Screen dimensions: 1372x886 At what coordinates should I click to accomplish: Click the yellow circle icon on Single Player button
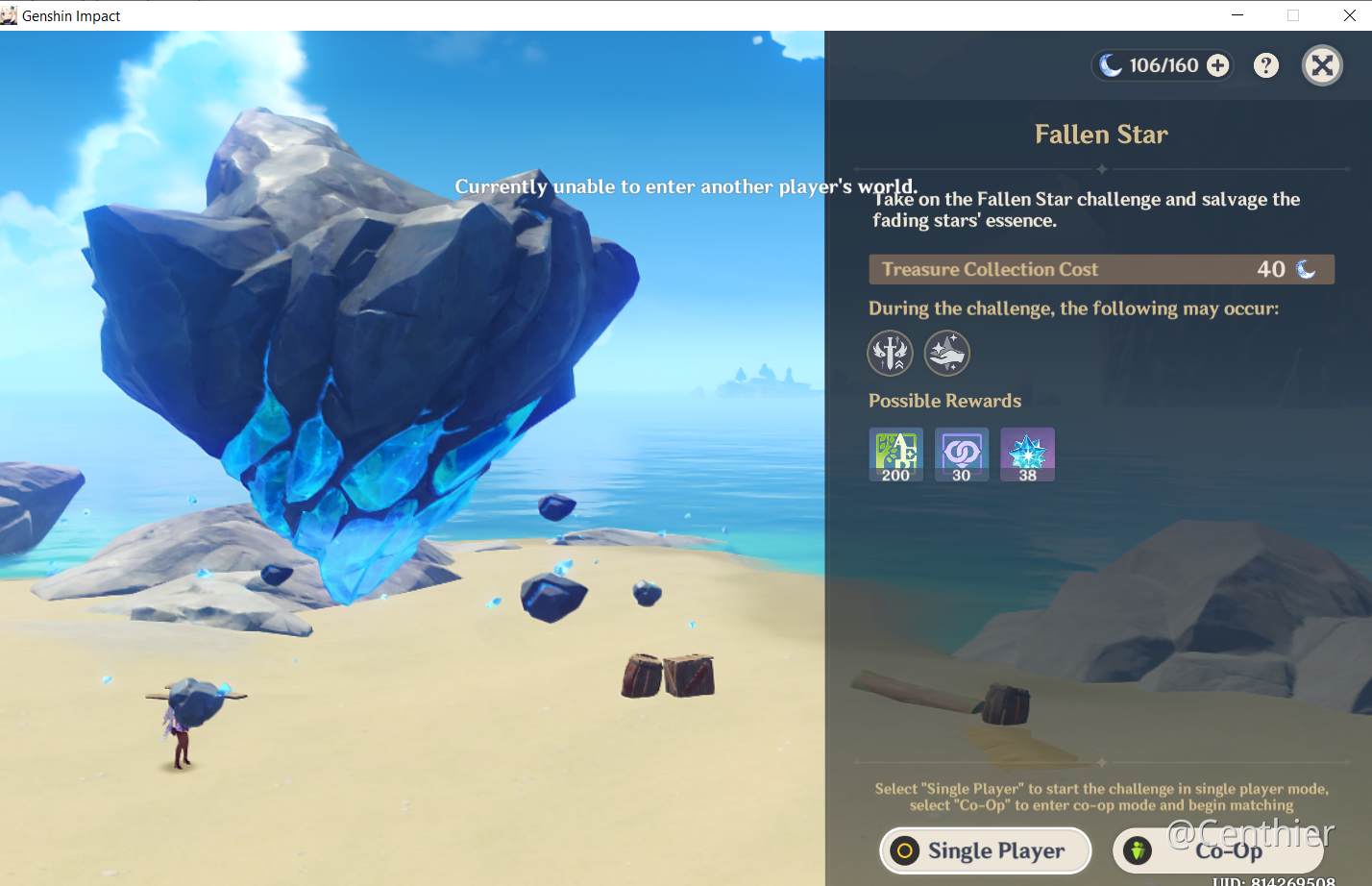coord(906,850)
